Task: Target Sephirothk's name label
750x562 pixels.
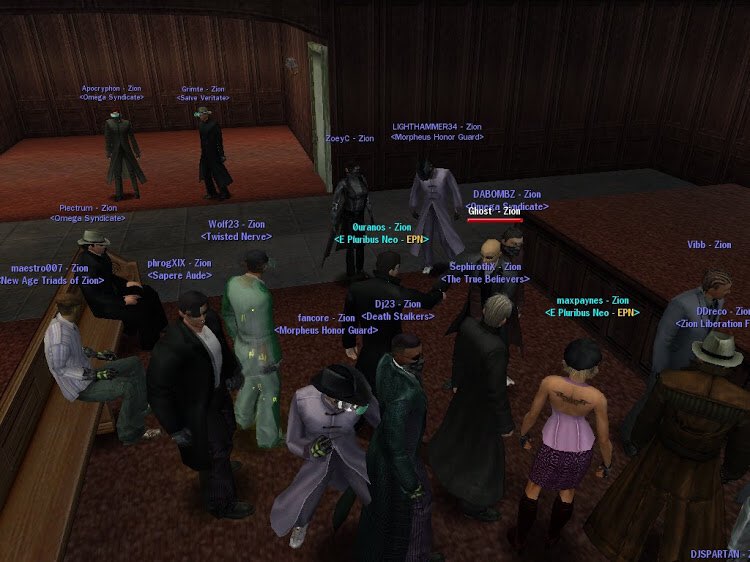Action: coord(485,267)
